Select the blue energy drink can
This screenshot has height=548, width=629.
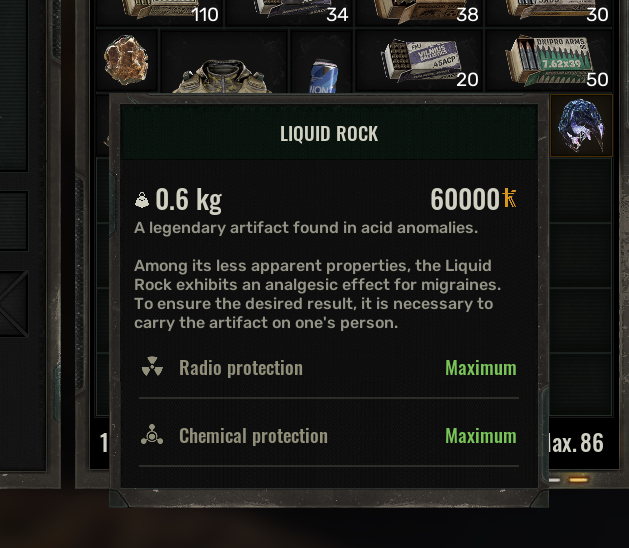[323, 74]
